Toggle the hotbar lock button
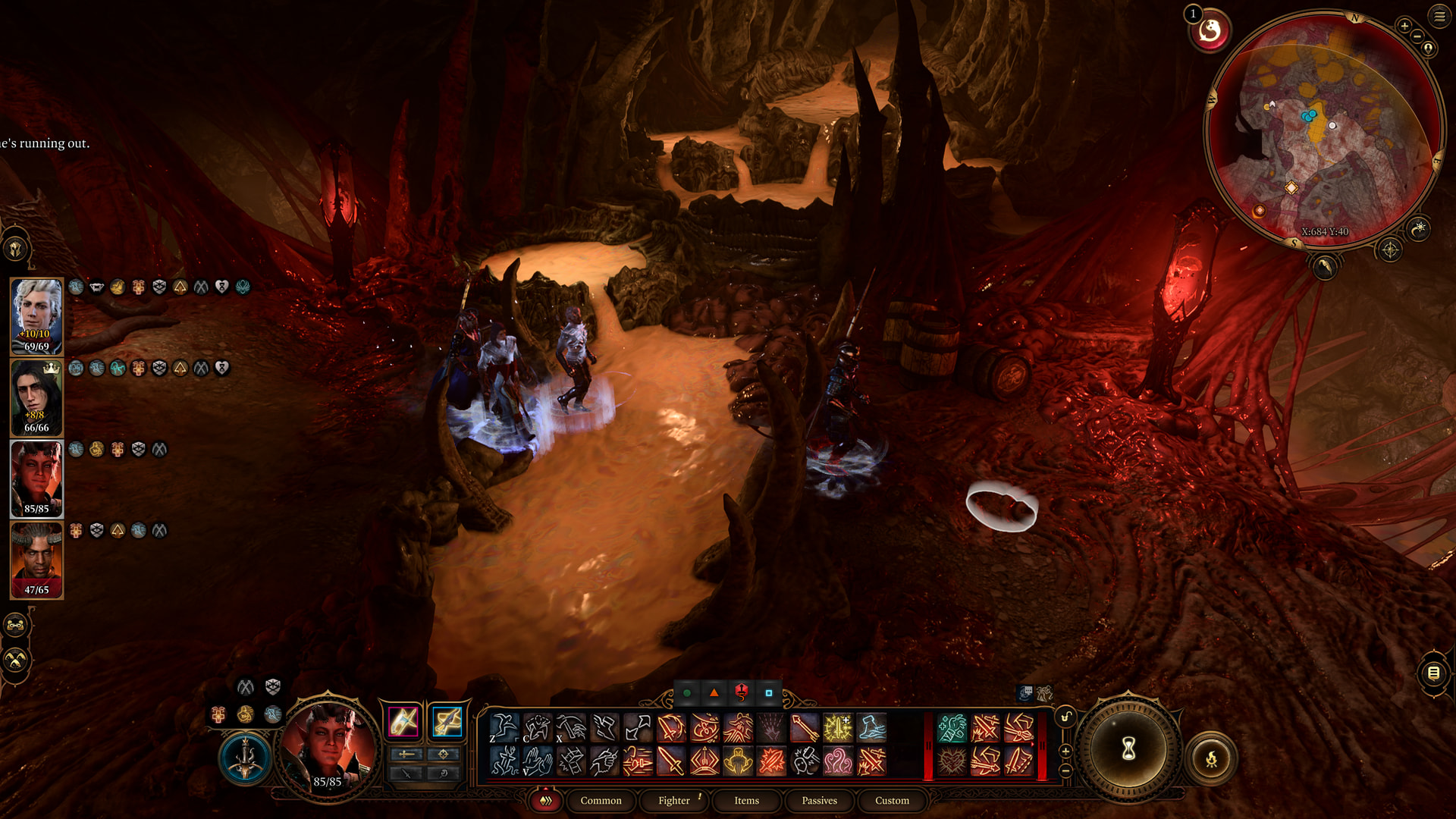The image size is (1456, 819). coord(1065,717)
